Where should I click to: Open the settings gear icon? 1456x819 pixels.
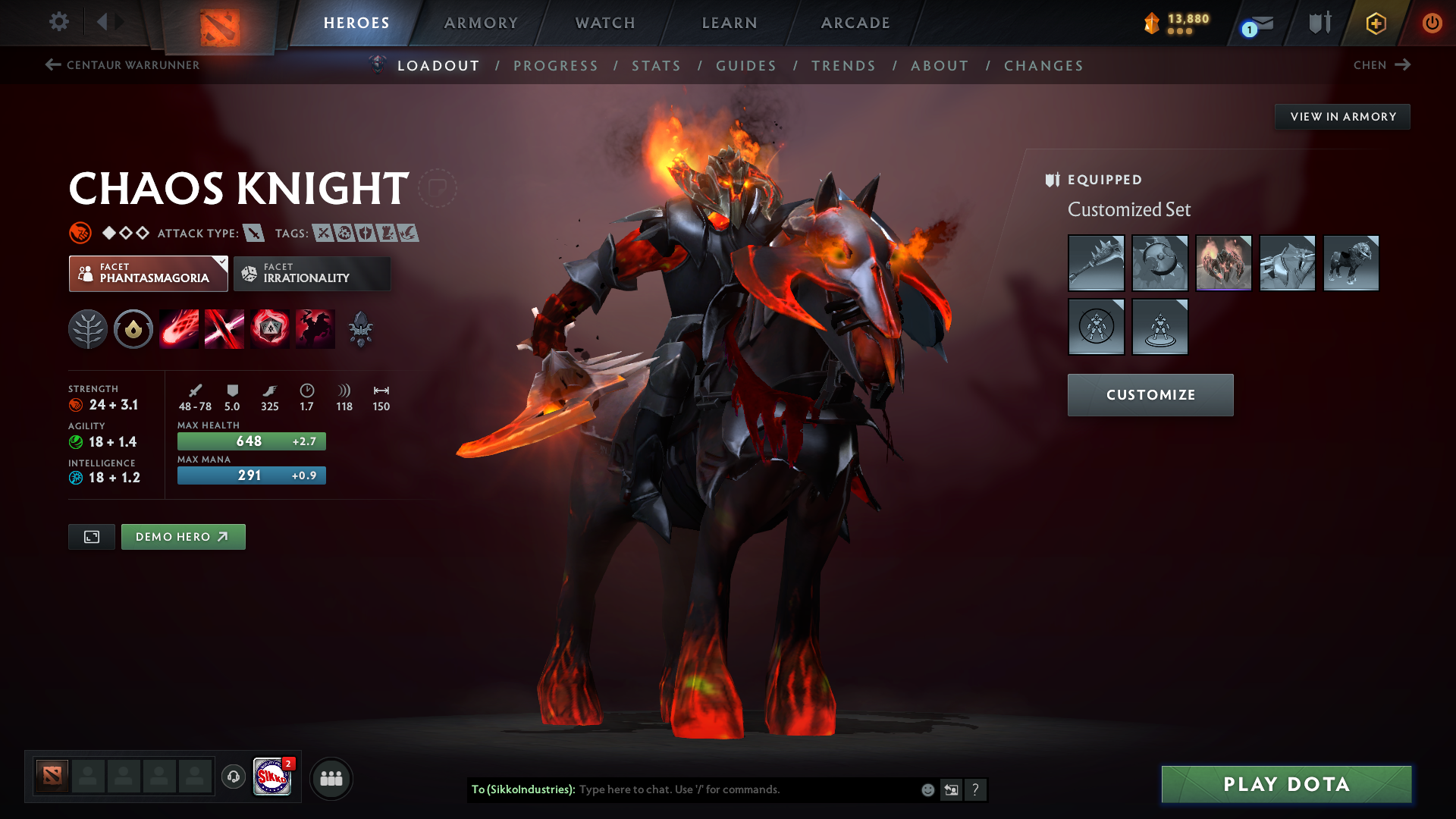pyautogui.click(x=58, y=23)
